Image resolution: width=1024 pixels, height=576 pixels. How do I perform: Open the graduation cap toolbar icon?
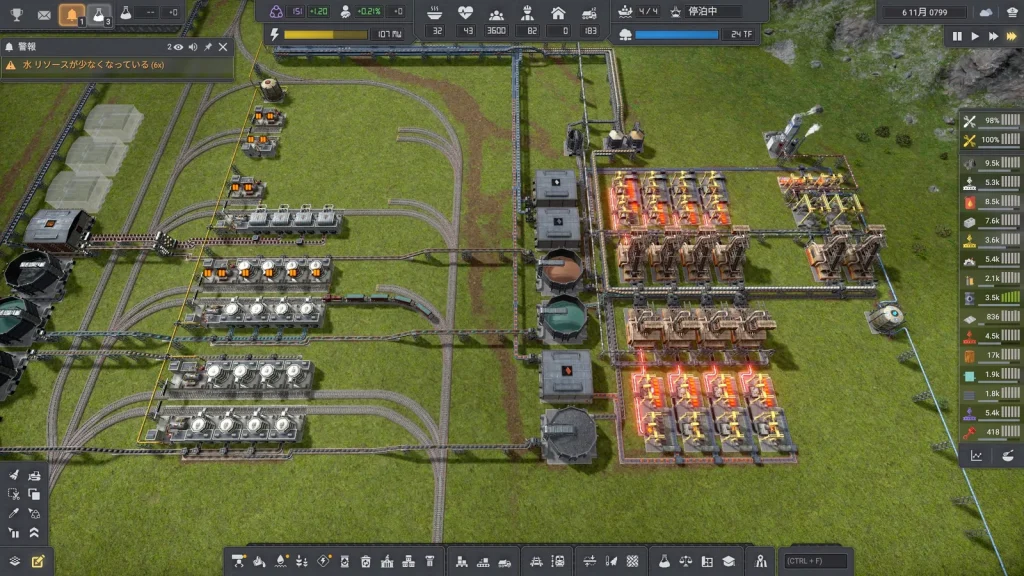coord(729,561)
